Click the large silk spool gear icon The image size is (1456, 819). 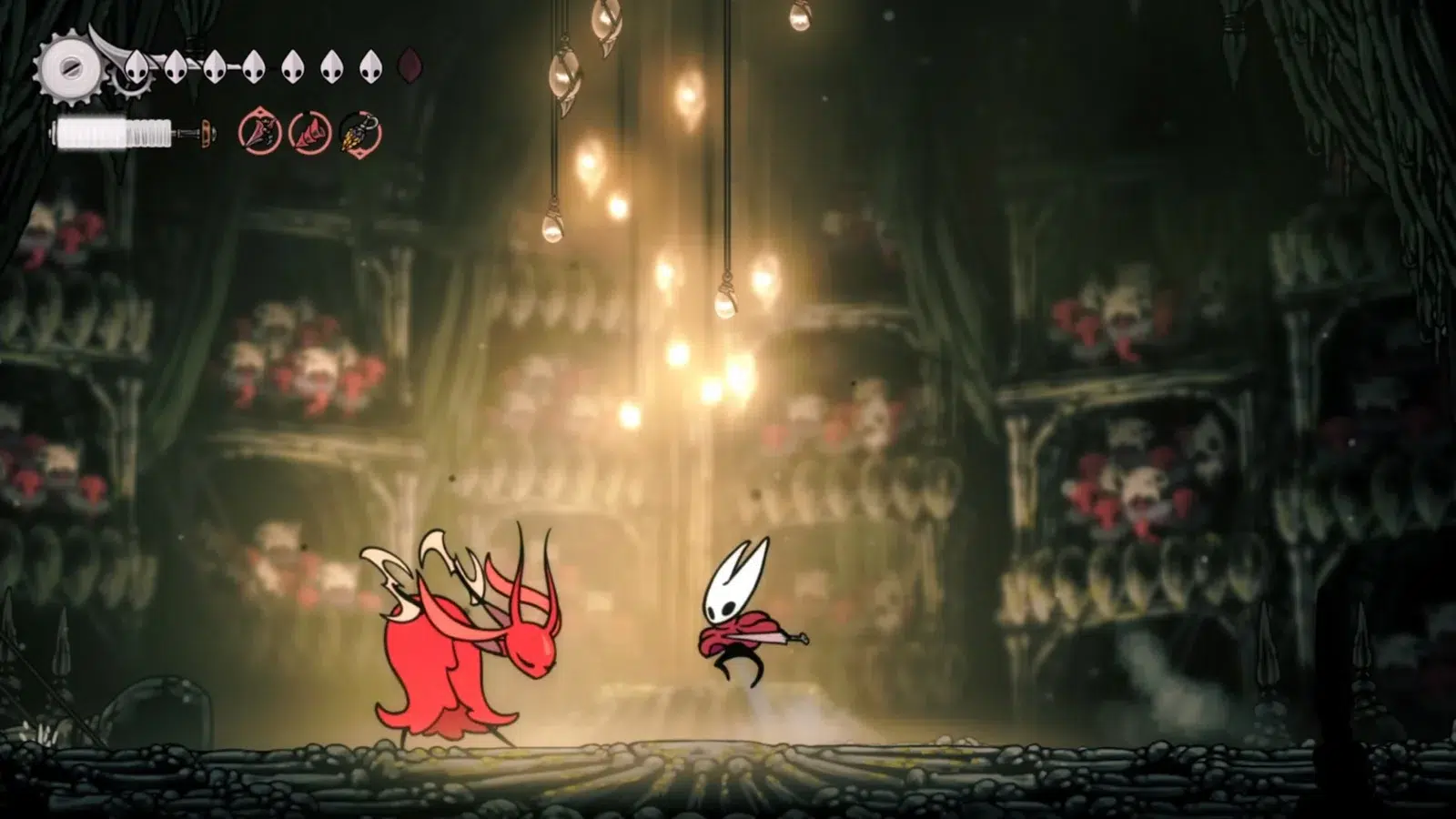click(x=72, y=67)
